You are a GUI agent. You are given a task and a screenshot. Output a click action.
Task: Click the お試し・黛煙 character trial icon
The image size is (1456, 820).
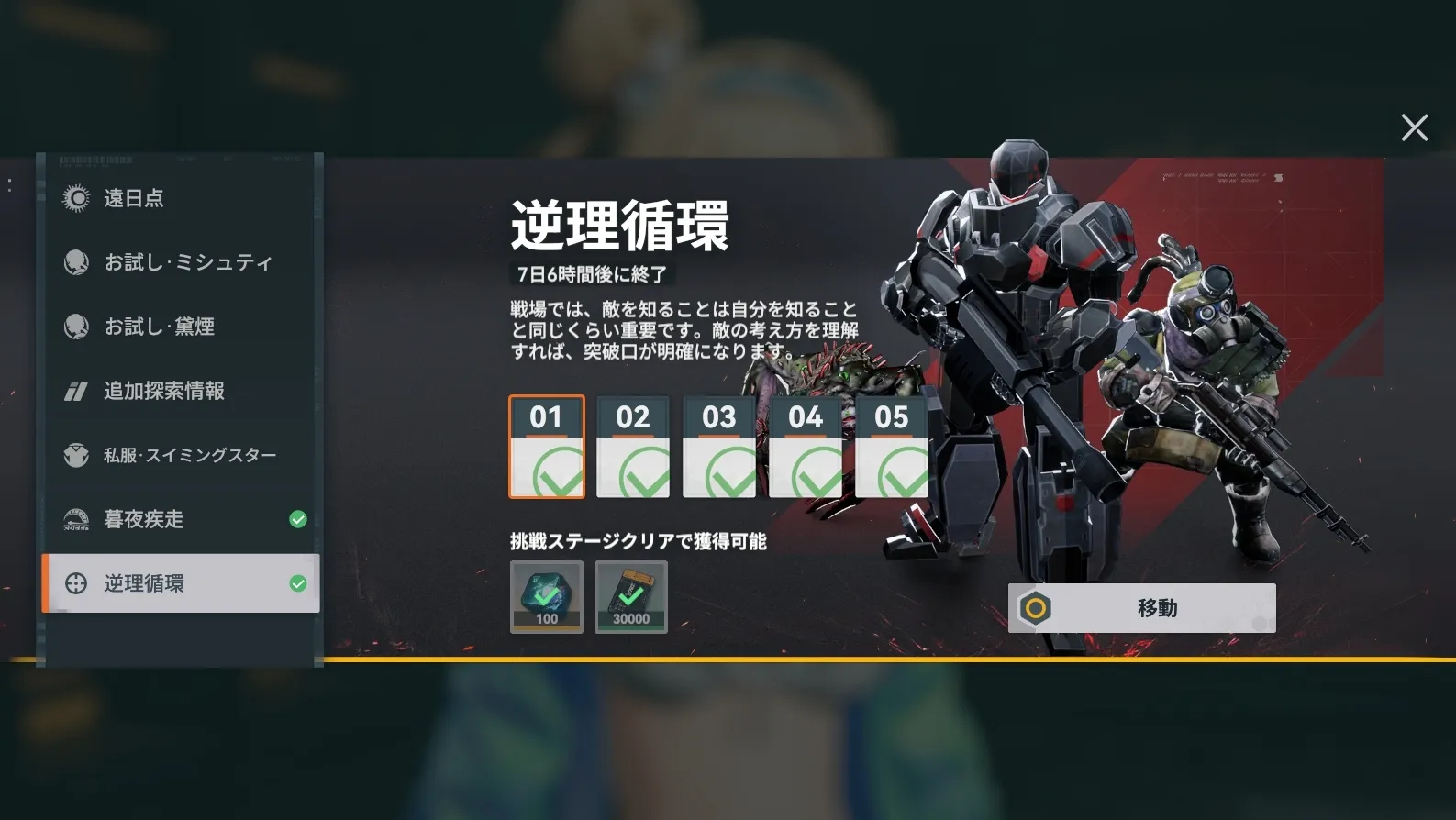point(77,327)
